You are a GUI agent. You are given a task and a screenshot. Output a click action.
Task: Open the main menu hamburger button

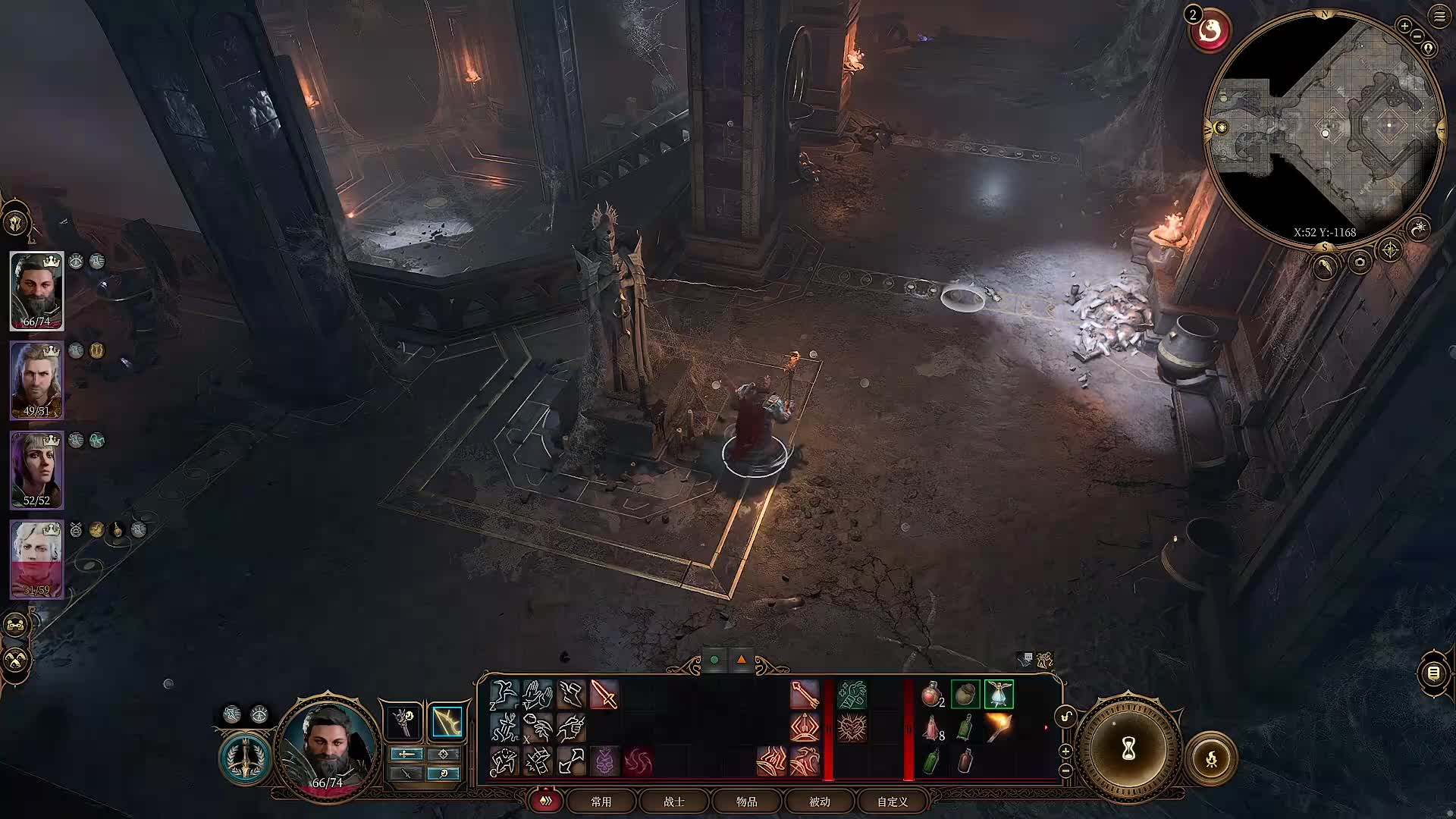(1440, 16)
